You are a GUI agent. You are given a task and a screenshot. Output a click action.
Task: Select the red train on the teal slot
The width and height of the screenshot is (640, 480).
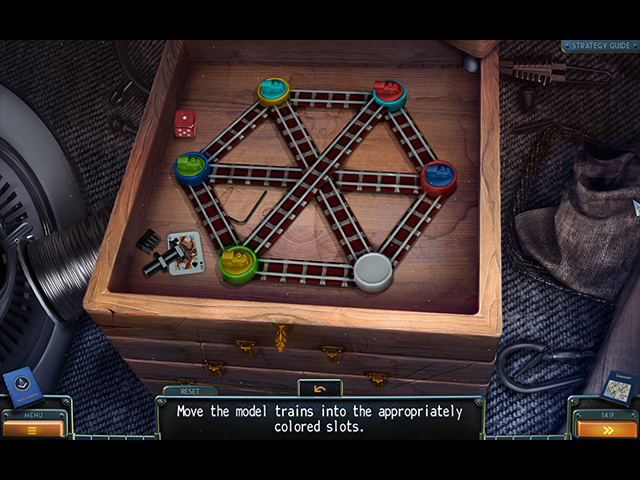[x=389, y=93]
